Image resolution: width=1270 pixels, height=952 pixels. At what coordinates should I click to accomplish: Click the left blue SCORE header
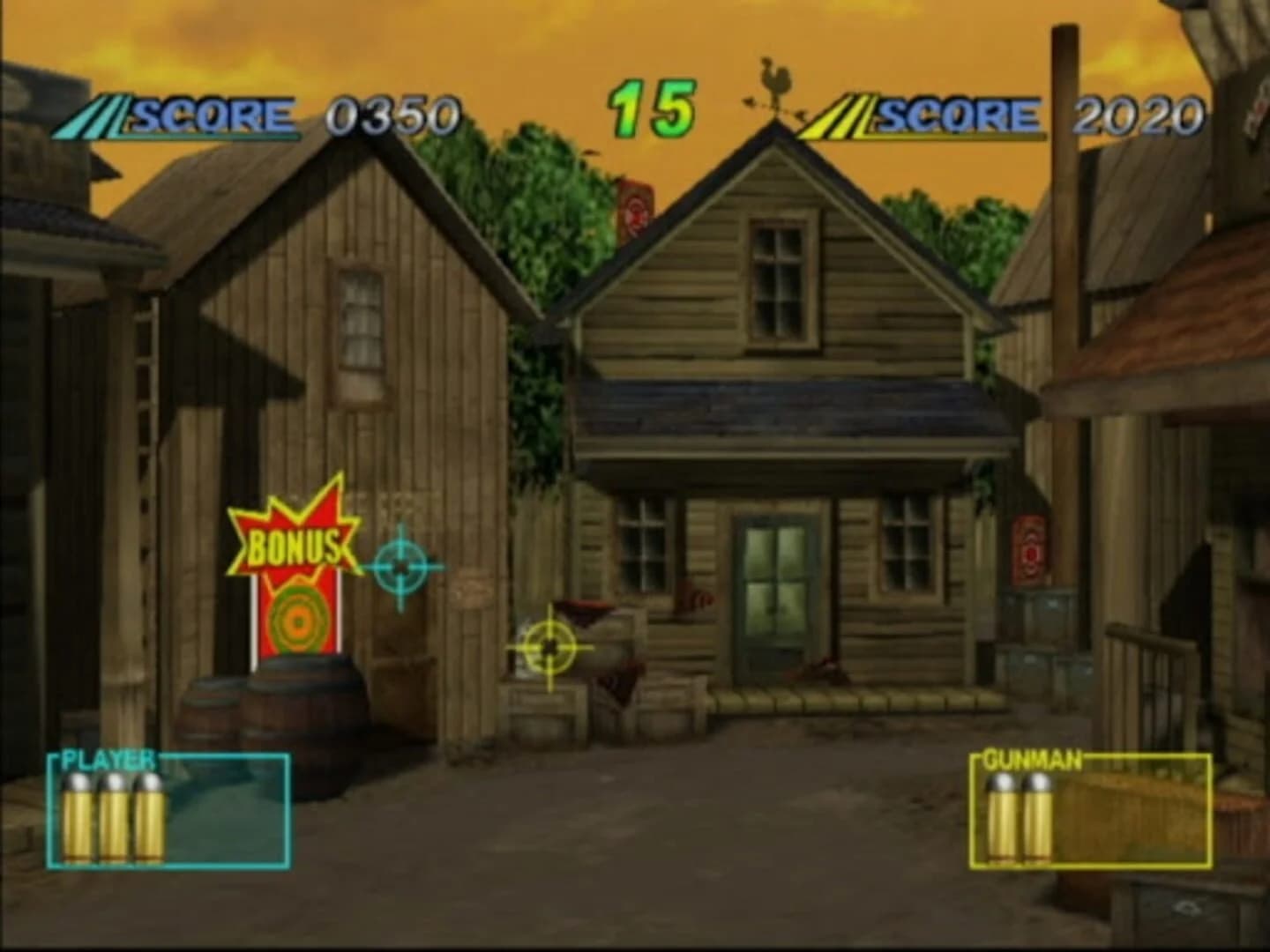(209, 113)
